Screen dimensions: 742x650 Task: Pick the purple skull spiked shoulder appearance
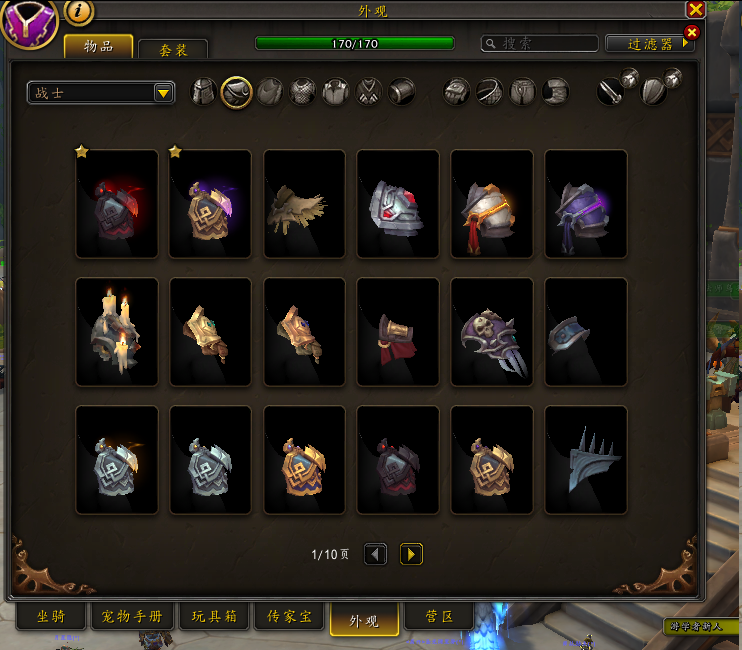tap(492, 332)
